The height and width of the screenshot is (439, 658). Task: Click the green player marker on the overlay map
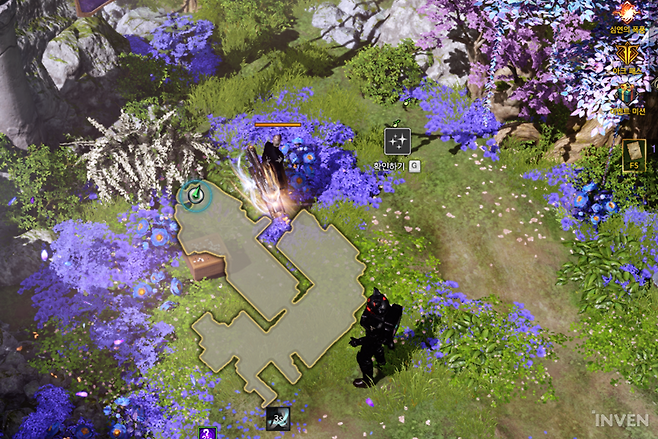pos(198,195)
